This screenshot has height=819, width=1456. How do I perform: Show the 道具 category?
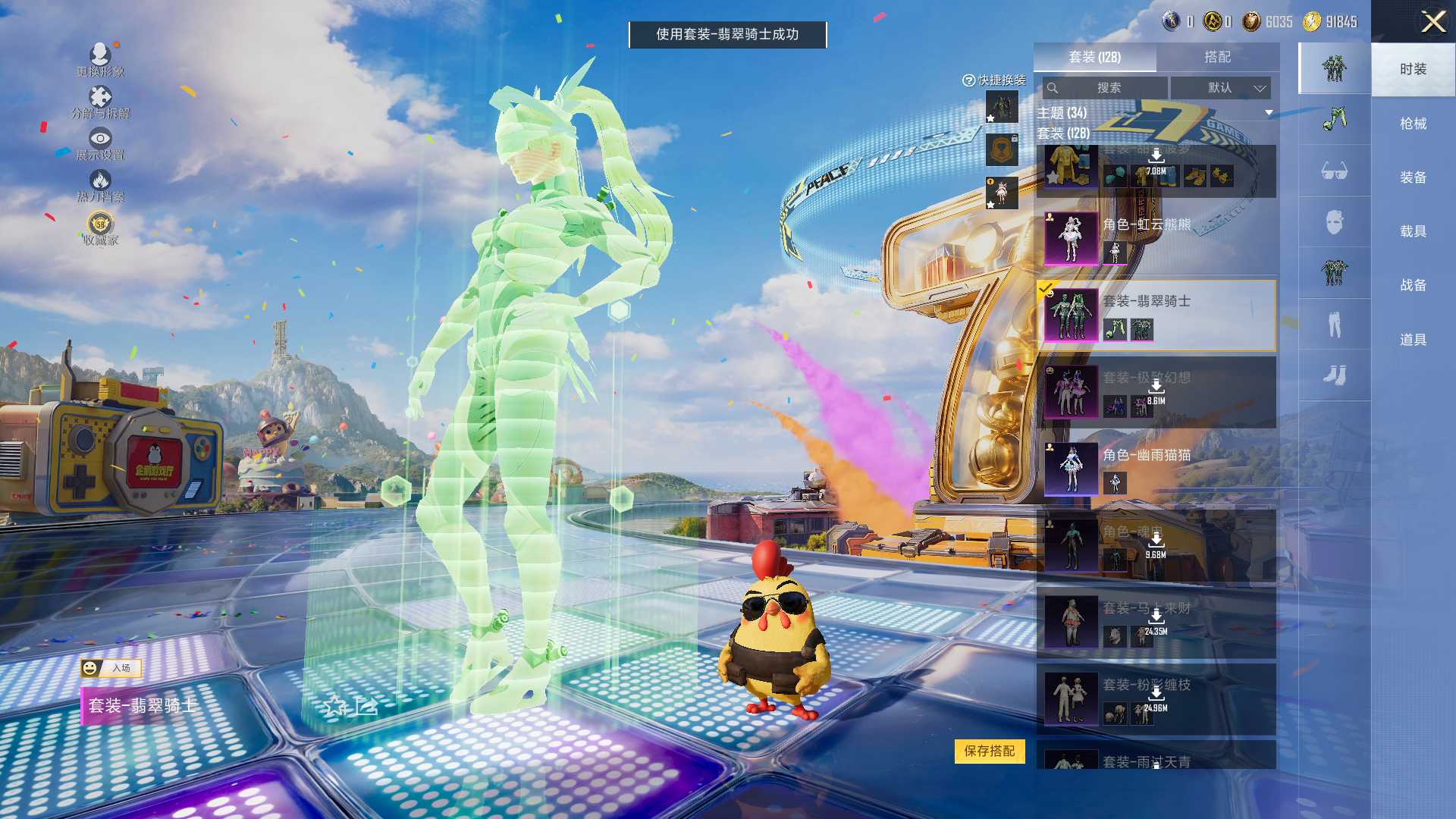(1413, 340)
